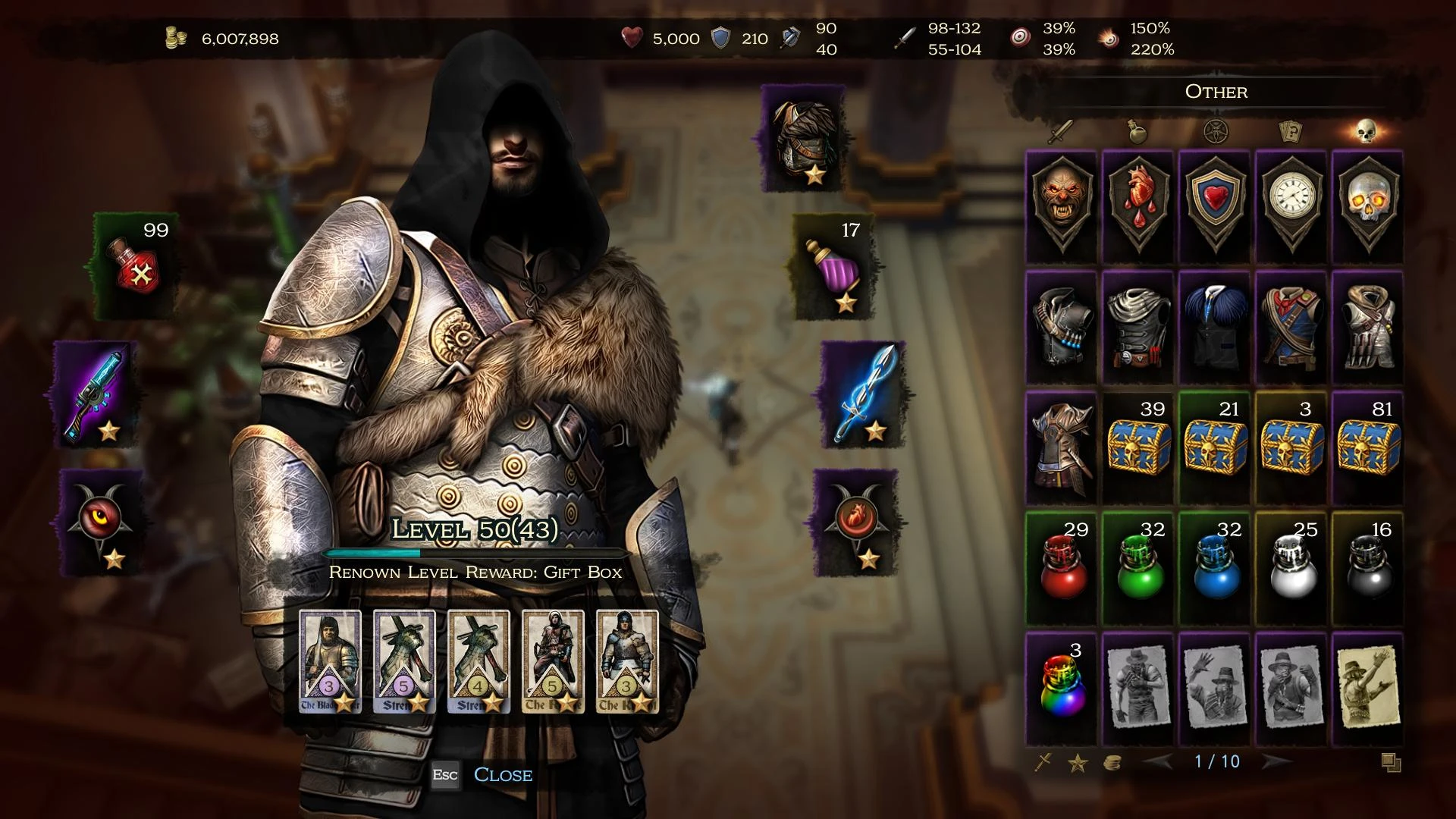The width and height of the screenshot is (1456, 819).
Task: Expand the Other category header
Action: [x=1216, y=92]
